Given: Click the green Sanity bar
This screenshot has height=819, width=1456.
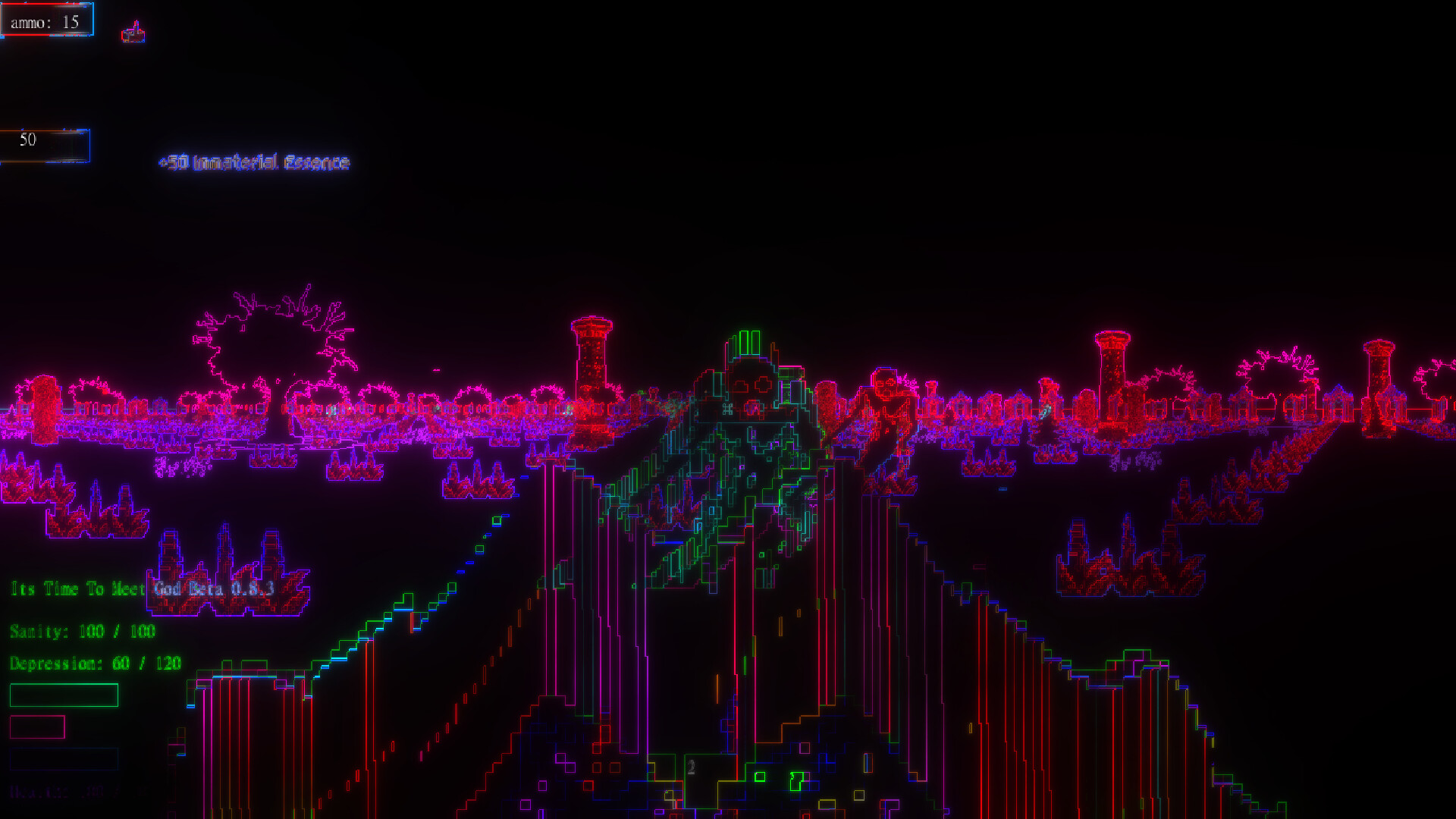Looking at the screenshot, I should click(64, 695).
